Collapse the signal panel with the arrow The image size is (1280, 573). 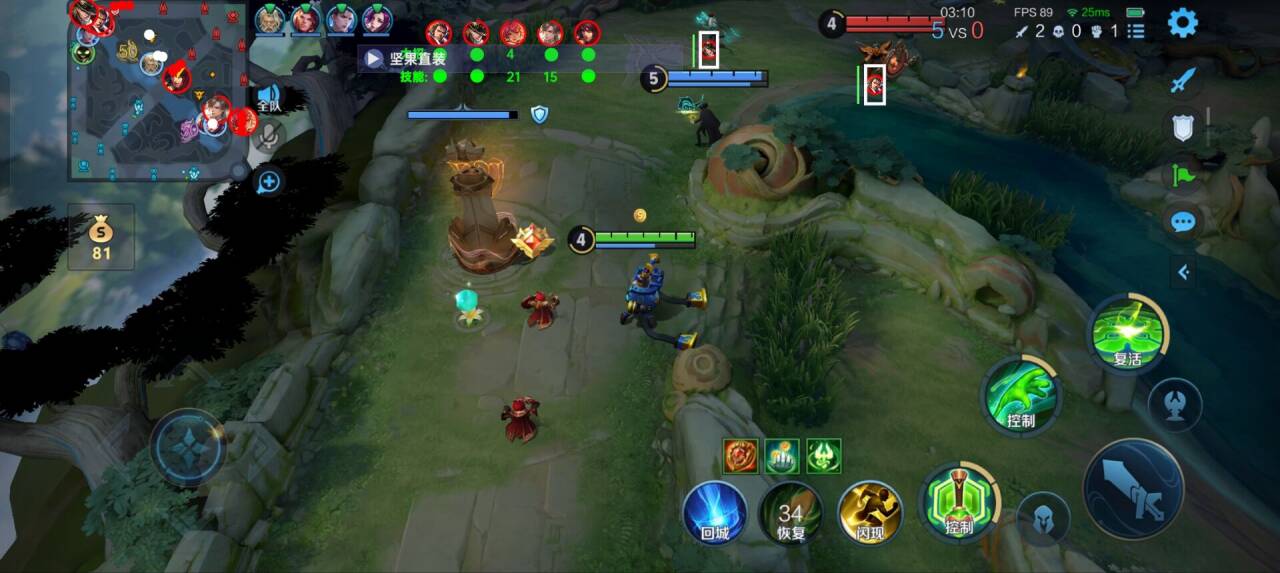coord(1183,271)
